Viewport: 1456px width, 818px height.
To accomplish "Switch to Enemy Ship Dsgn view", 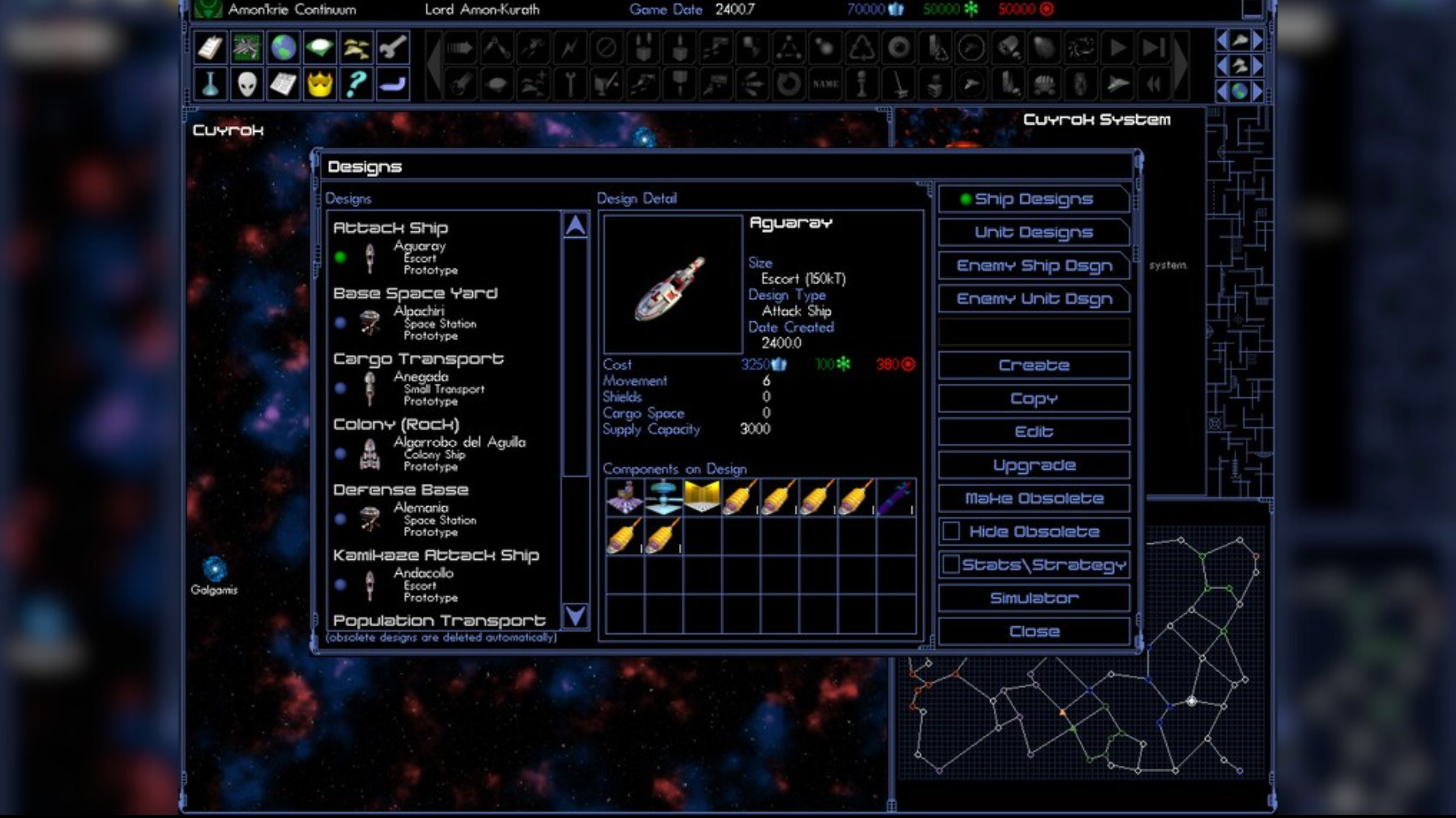I will [1034, 266].
